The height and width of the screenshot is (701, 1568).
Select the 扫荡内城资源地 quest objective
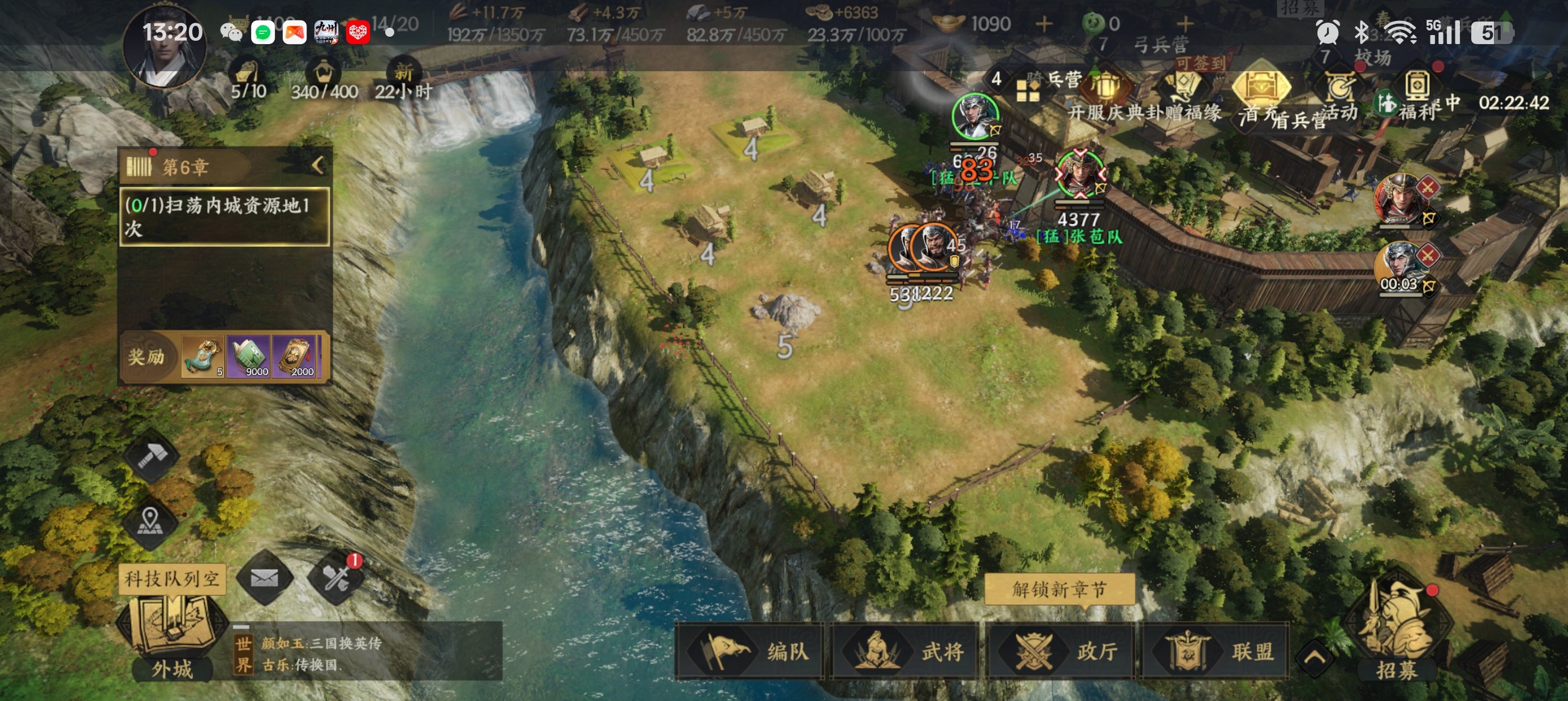click(x=225, y=216)
